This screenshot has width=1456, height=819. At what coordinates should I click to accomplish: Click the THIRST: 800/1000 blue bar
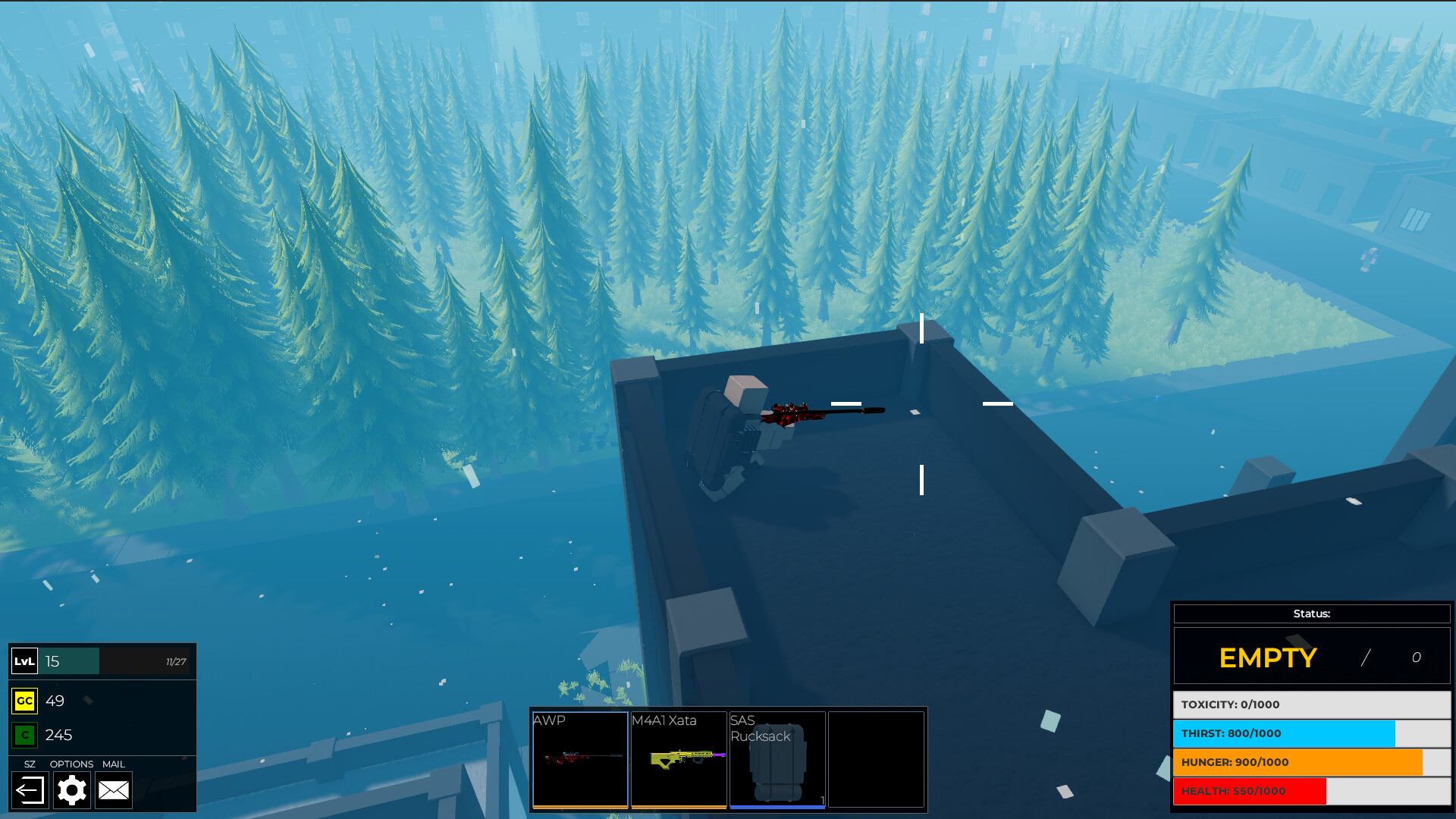1311,733
